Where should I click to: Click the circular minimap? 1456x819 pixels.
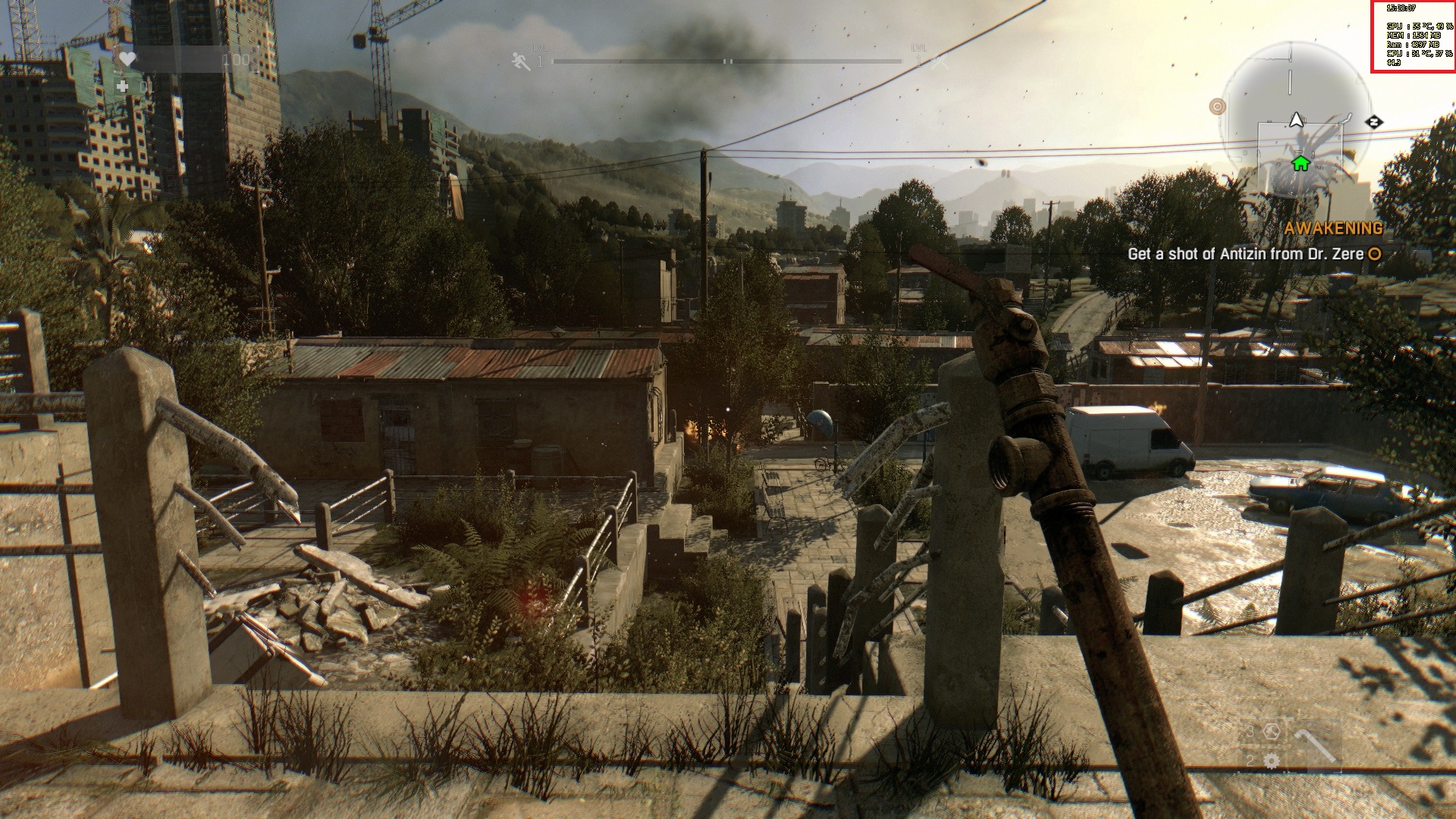pyautogui.click(x=1295, y=120)
